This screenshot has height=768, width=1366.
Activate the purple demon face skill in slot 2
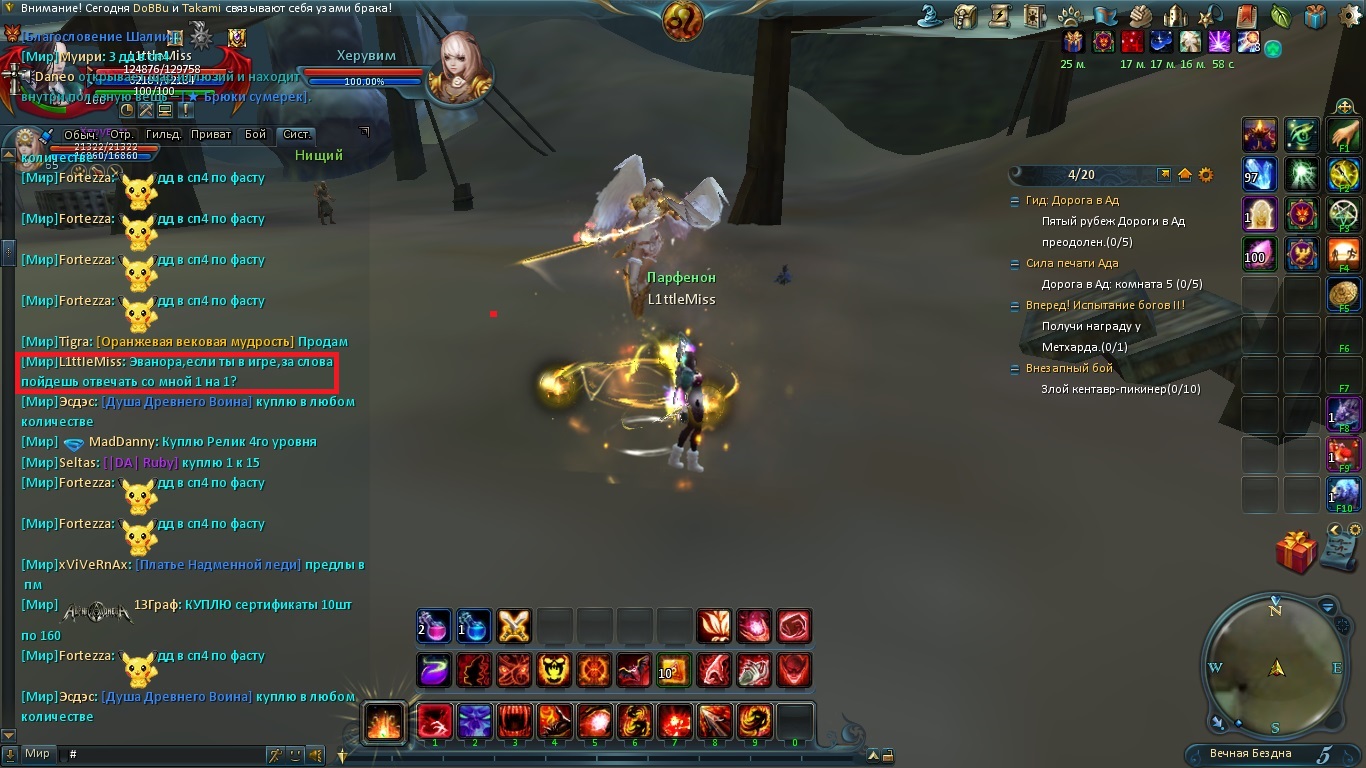474,721
